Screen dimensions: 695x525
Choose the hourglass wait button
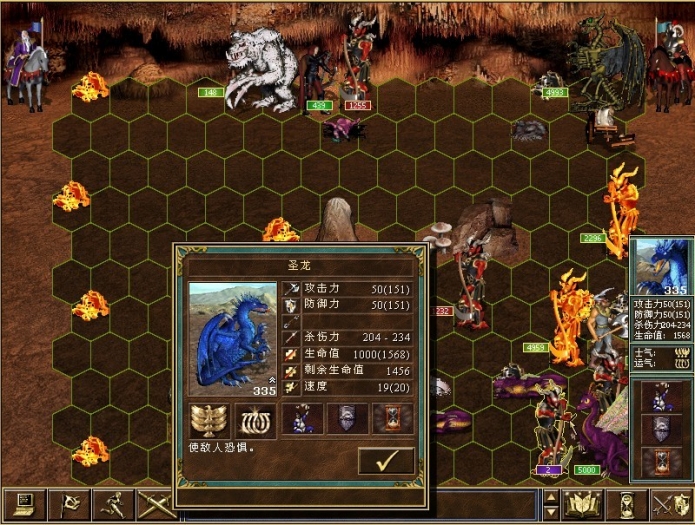click(x=626, y=505)
